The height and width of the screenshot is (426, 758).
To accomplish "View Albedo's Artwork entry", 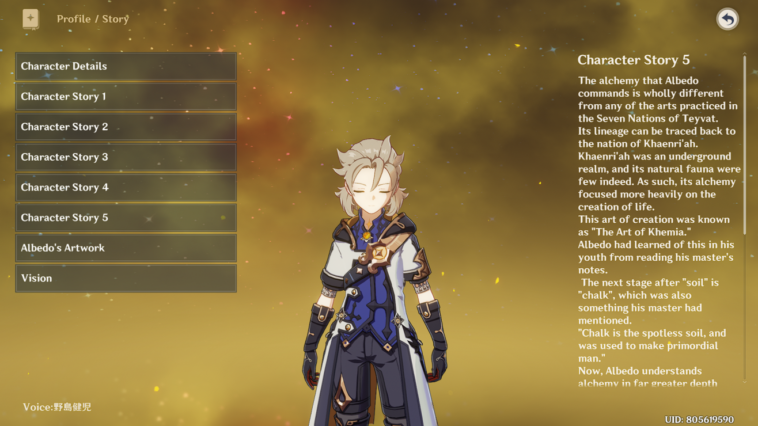I will (126, 248).
